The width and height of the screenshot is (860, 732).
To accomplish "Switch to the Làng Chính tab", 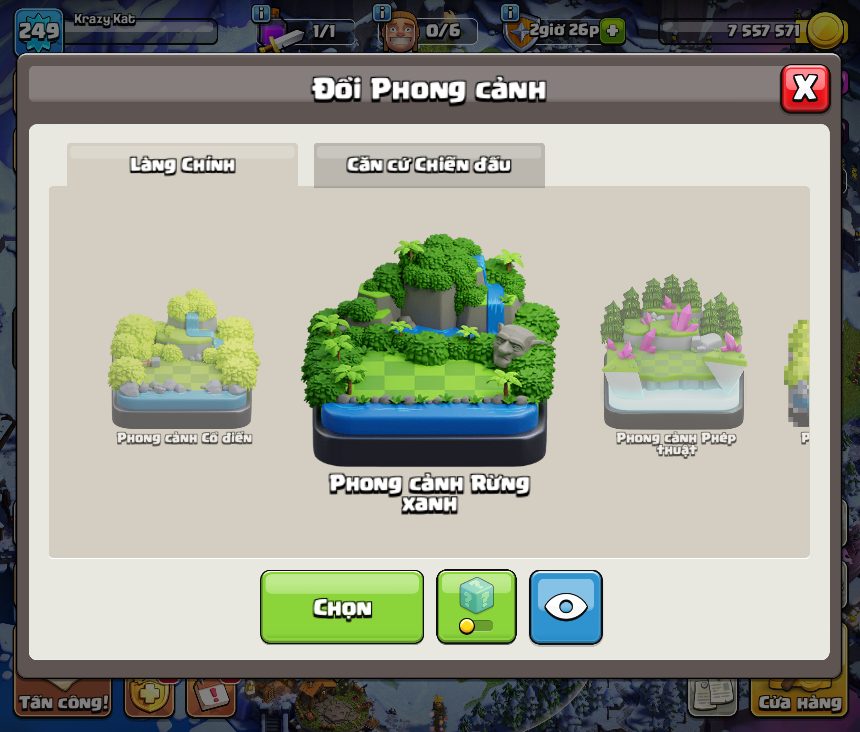I will point(182,165).
